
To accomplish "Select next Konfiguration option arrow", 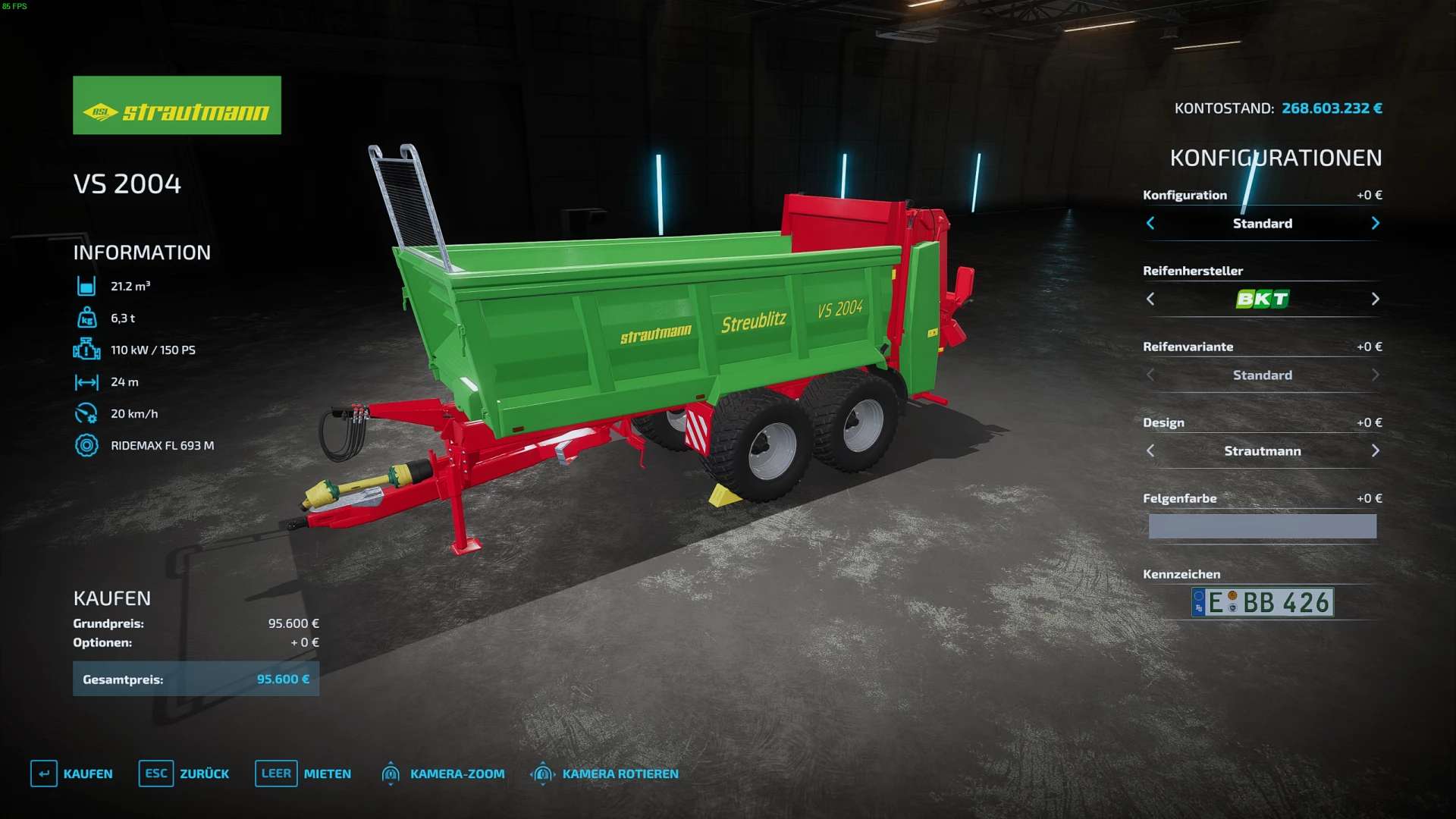I will point(1375,223).
